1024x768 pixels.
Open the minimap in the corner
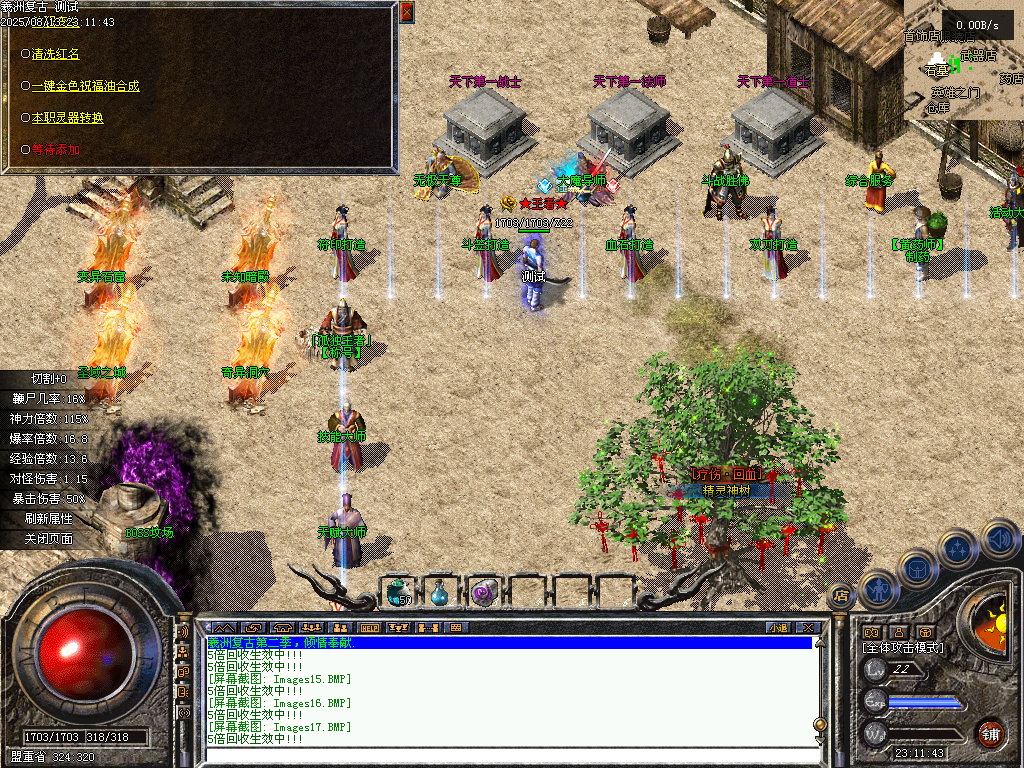click(x=963, y=60)
